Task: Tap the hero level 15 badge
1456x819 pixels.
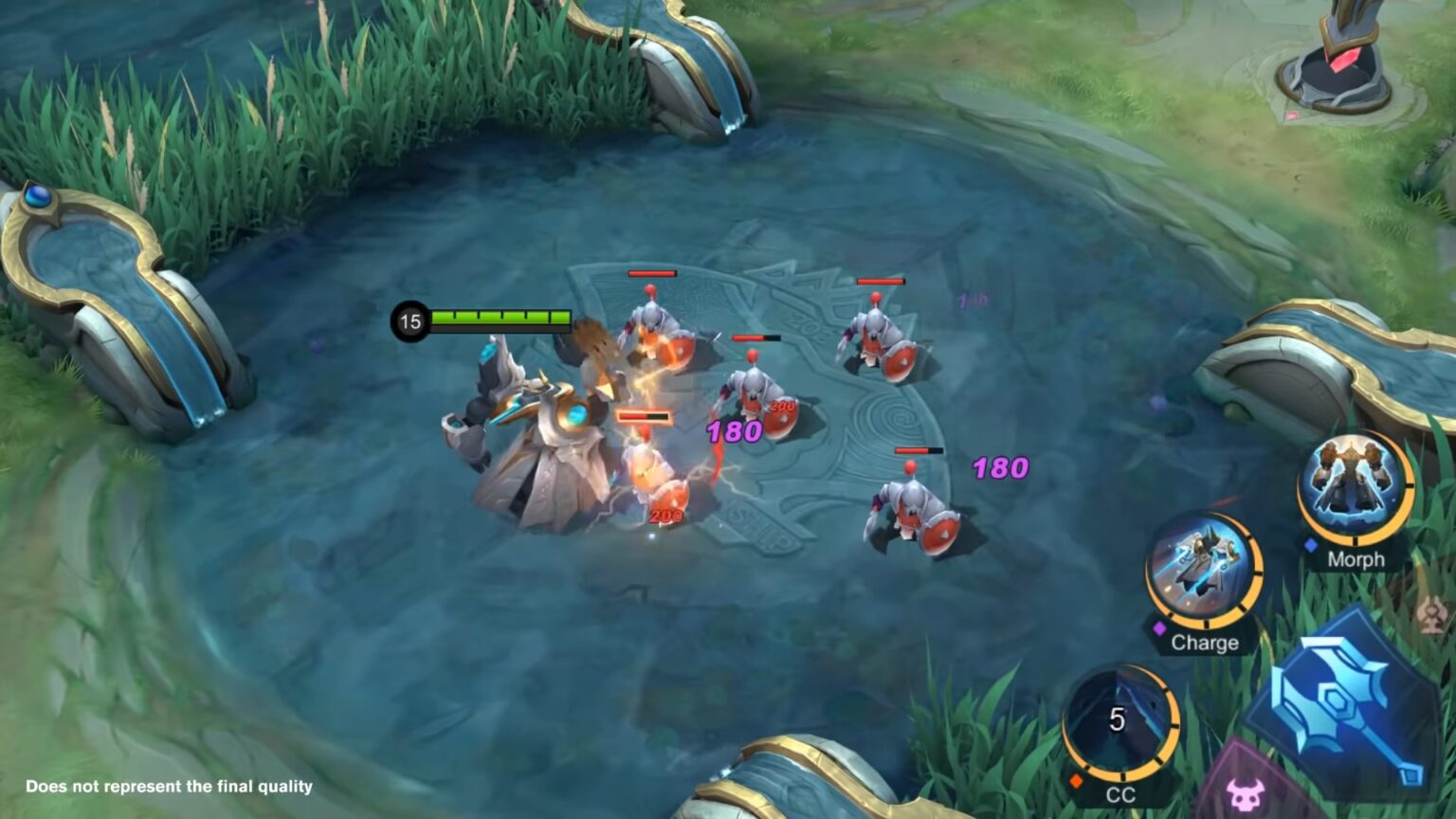Action: pos(409,320)
